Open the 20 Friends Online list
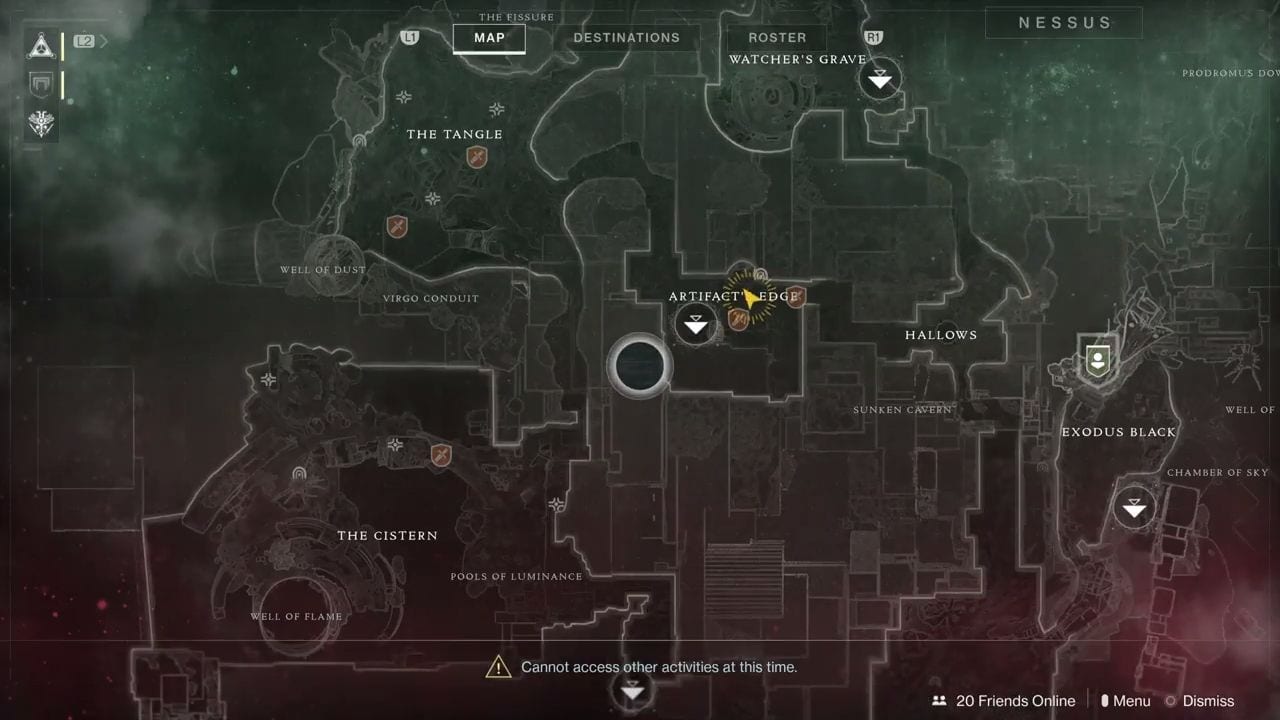The image size is (1280, 720). coord(1003,701)
